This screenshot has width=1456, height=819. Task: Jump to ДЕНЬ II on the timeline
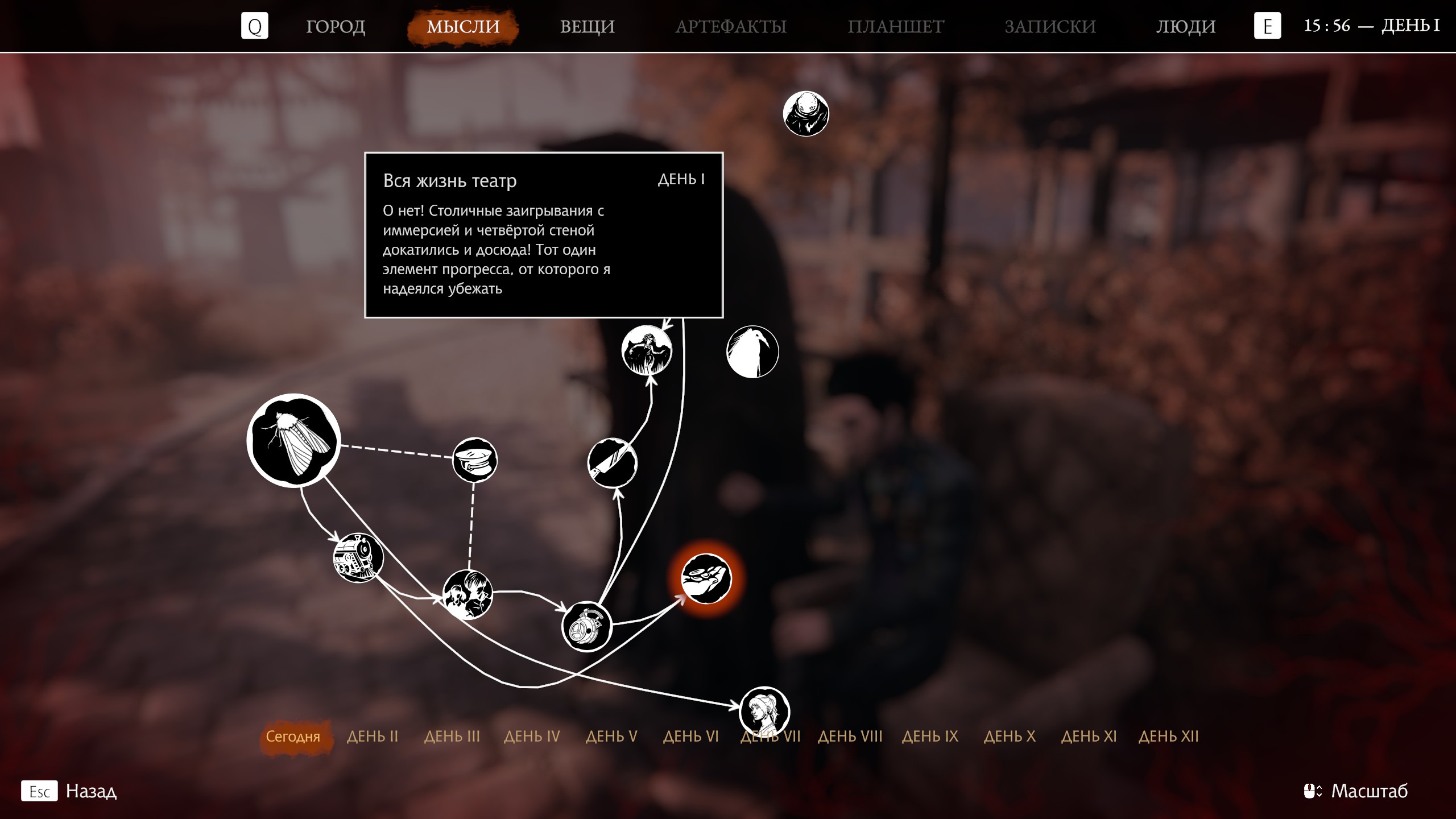tap(373, 737)
